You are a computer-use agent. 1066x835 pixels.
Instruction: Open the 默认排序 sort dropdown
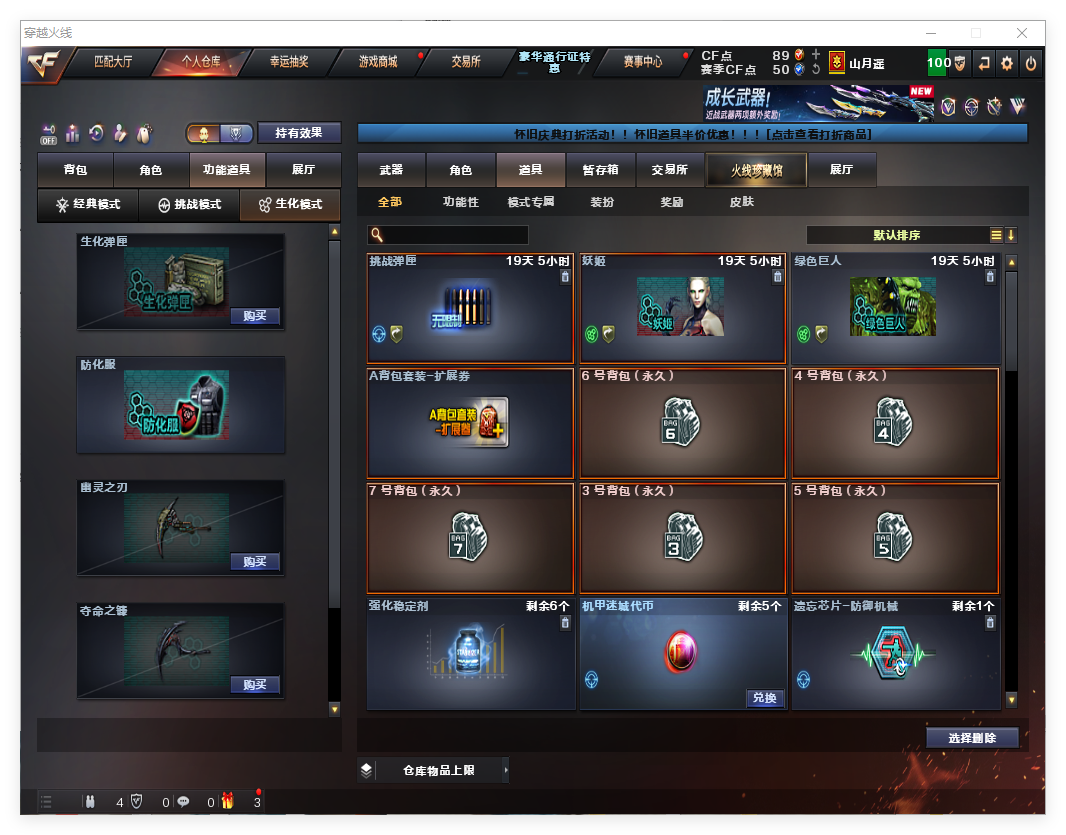pyautogui.click(x=897, y=235)
